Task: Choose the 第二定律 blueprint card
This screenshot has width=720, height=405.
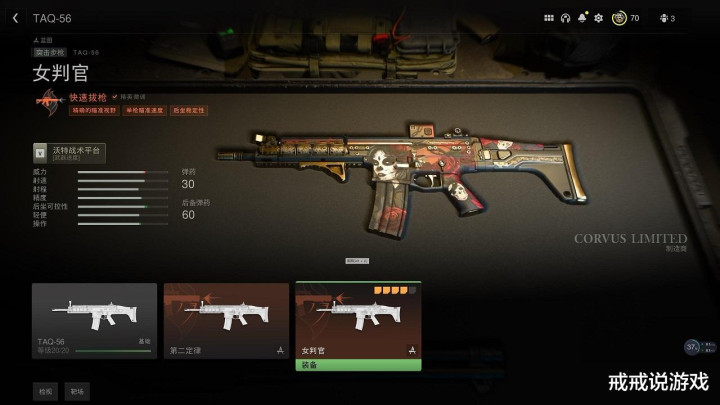Action: tap(226, 320)
